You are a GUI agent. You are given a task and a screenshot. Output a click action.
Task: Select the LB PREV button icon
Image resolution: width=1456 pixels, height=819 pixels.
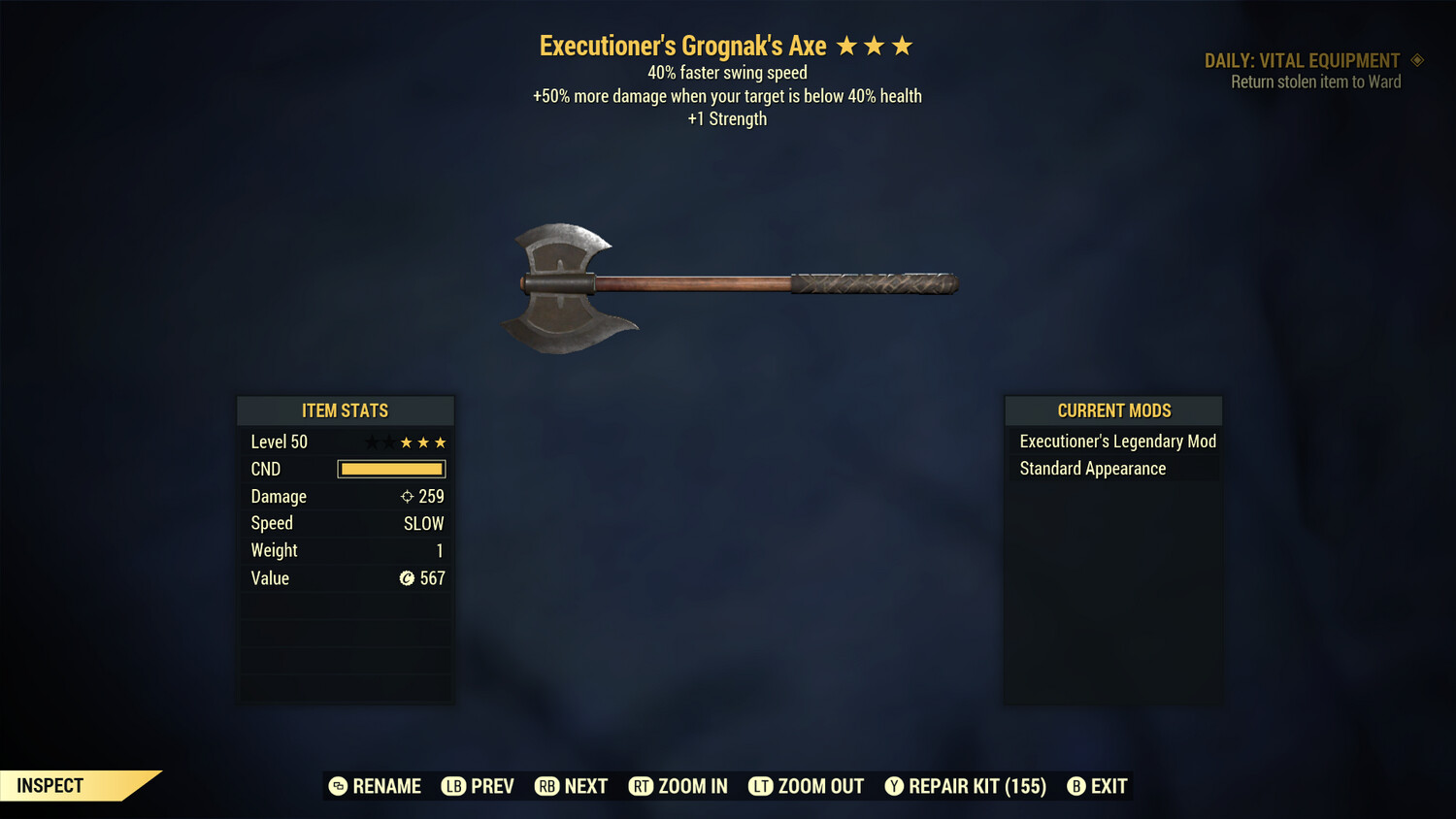(x=453, y=786)
